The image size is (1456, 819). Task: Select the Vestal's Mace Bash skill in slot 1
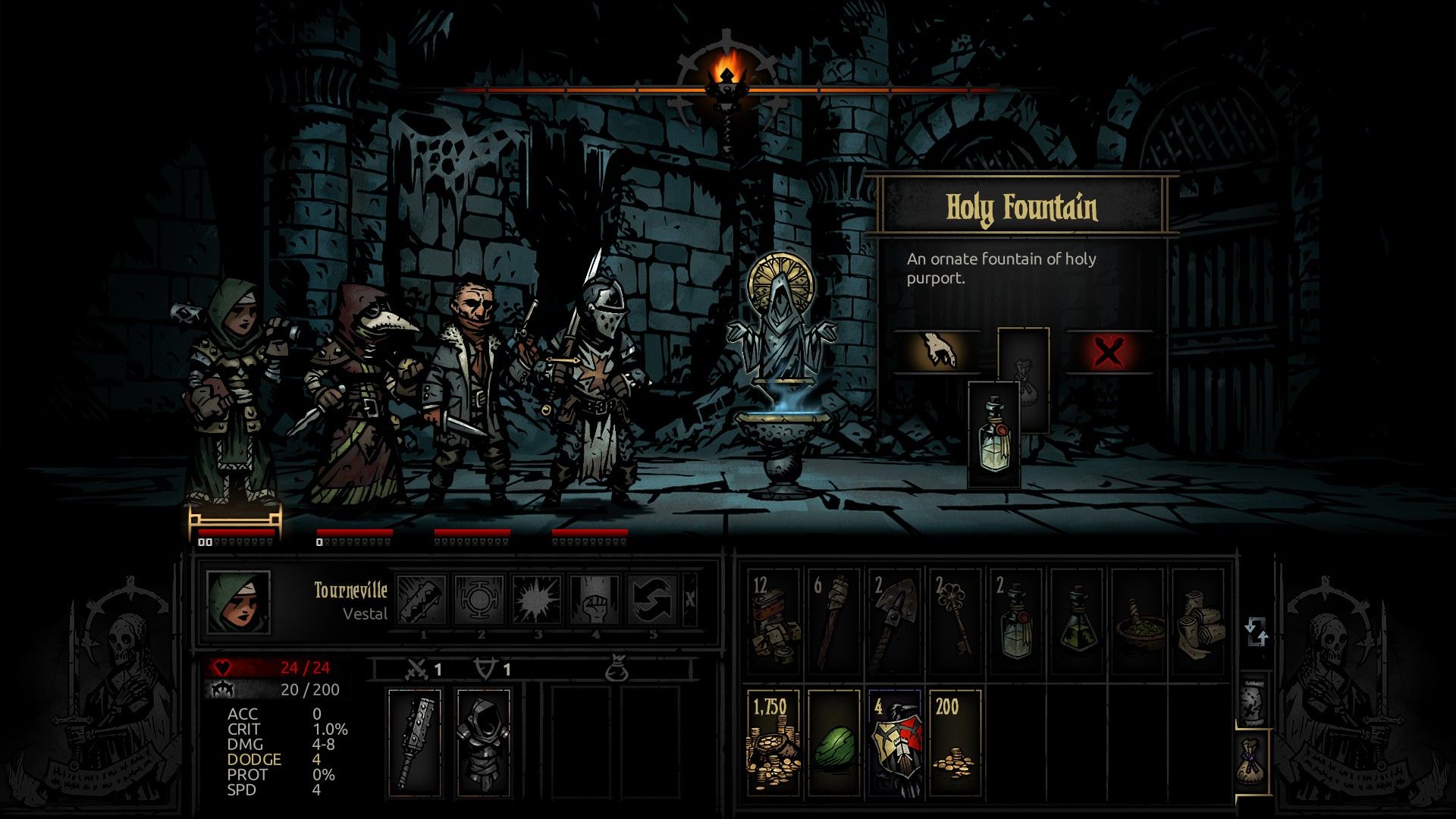tap(424, 599)
